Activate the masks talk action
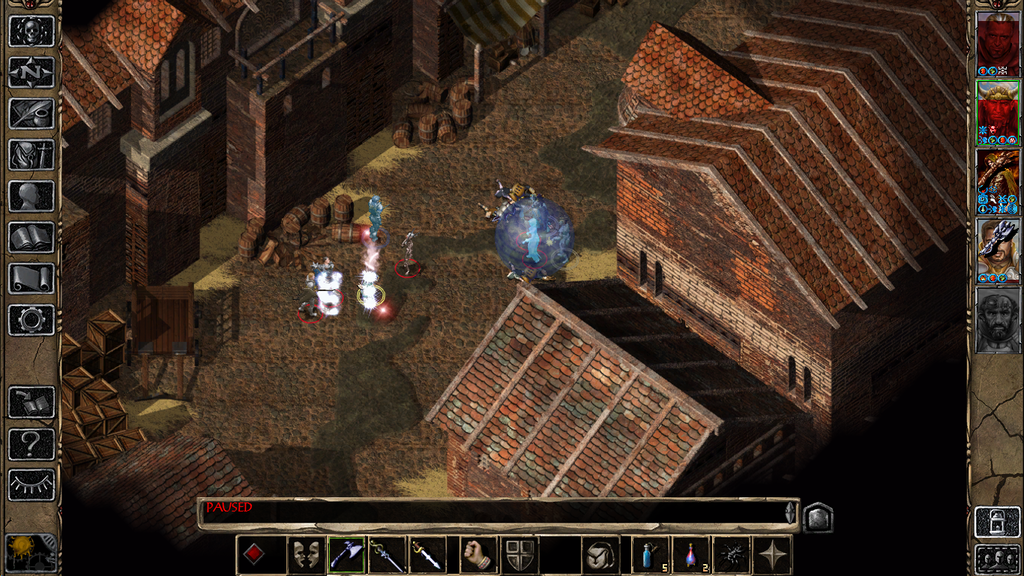Viewport: 1024px width, 576px height. click(x=306, y=554)
